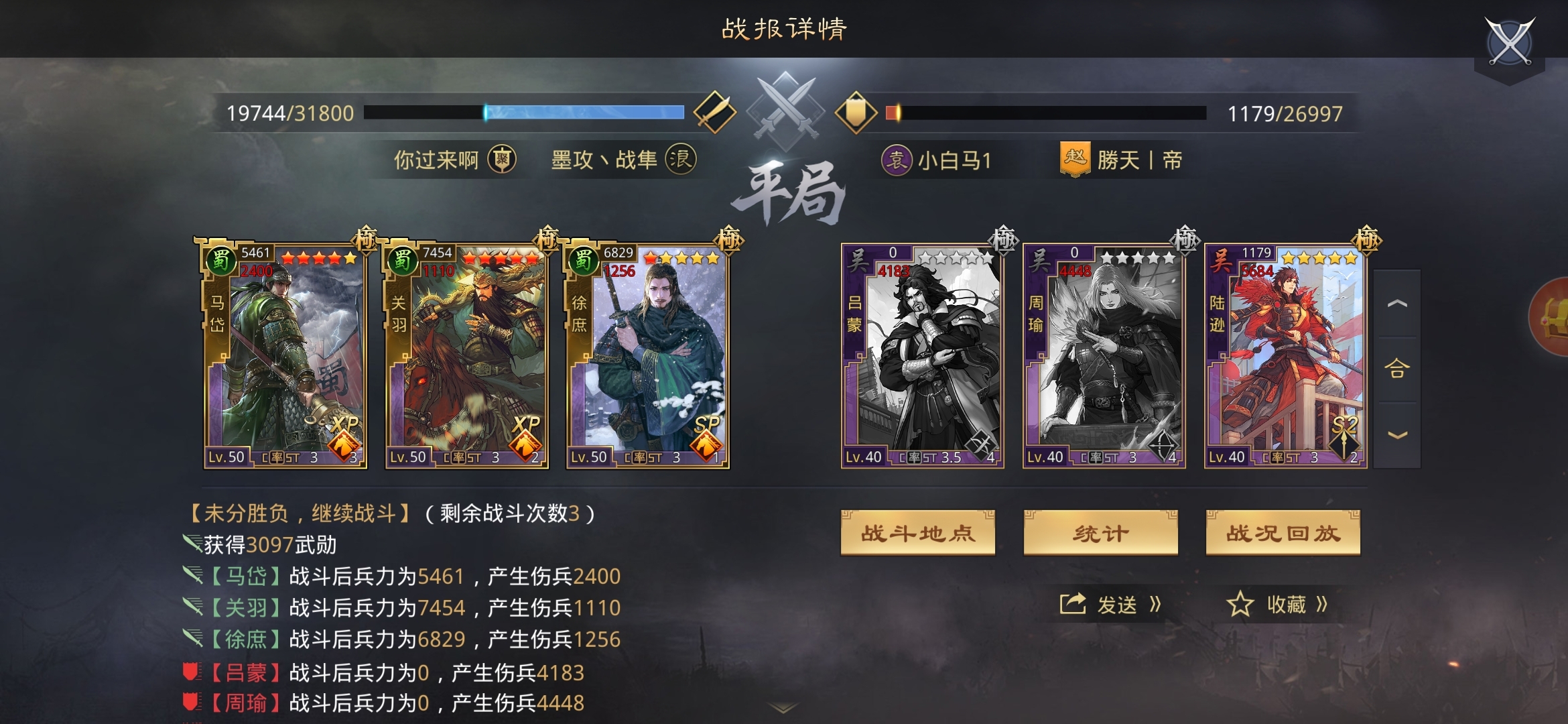Screen dimensions: 1568x724
Task: Click the attacker sword emblem beside troop bar
Action: [x=714, y=112]
